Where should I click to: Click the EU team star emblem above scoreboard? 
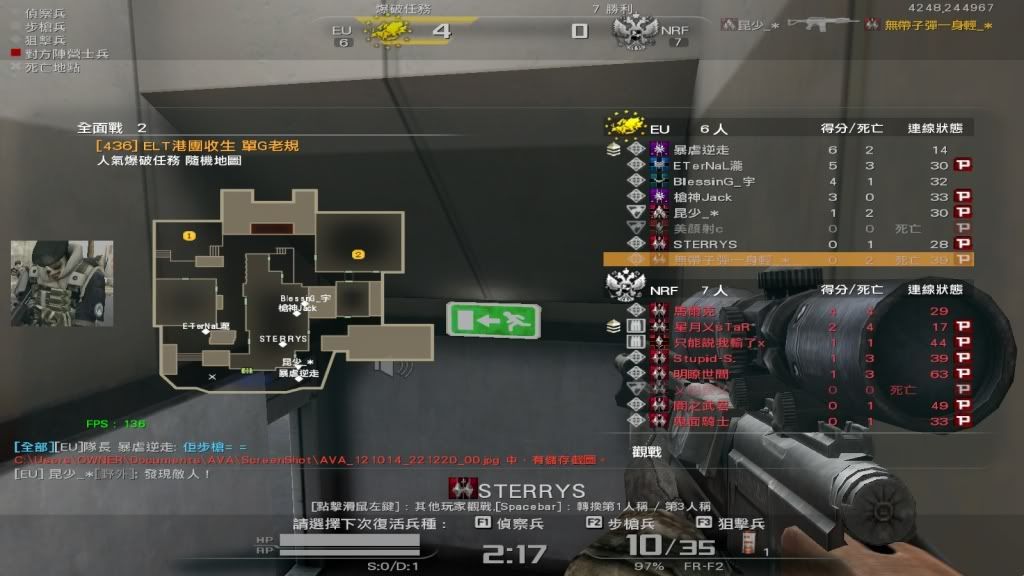click(623, 126)
